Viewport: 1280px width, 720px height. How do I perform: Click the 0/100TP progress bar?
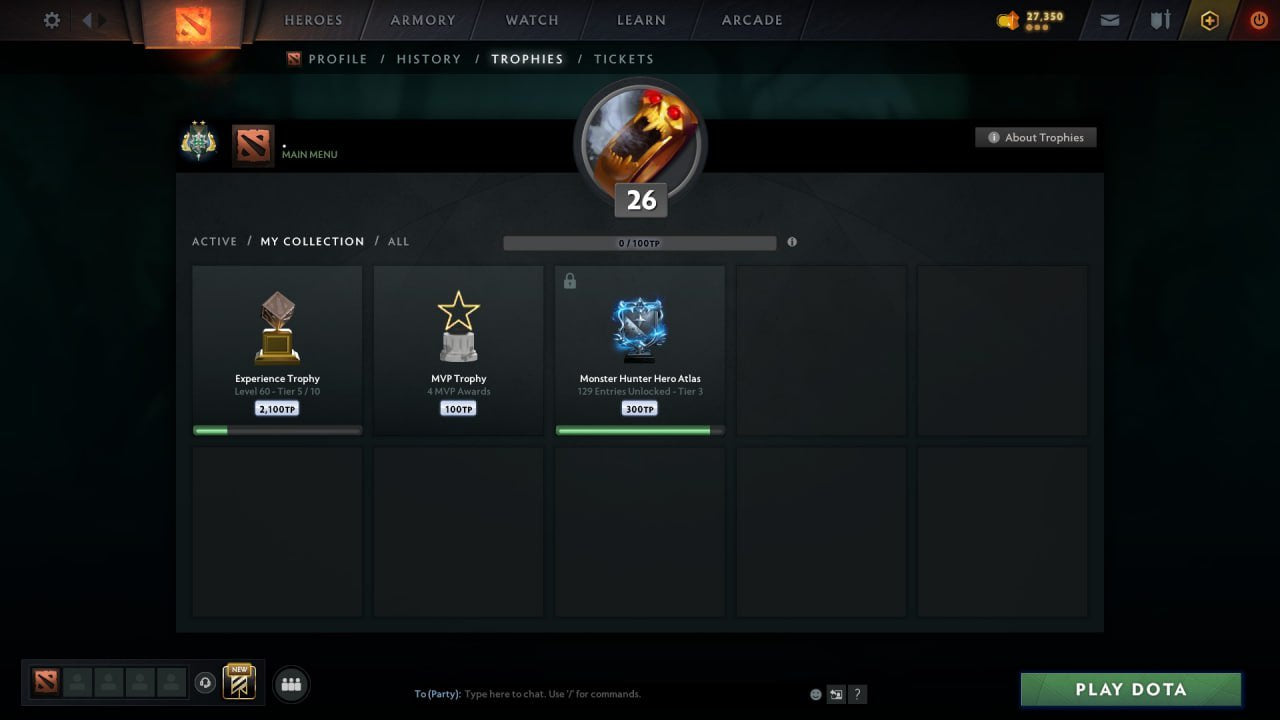(x=640, y=242)
